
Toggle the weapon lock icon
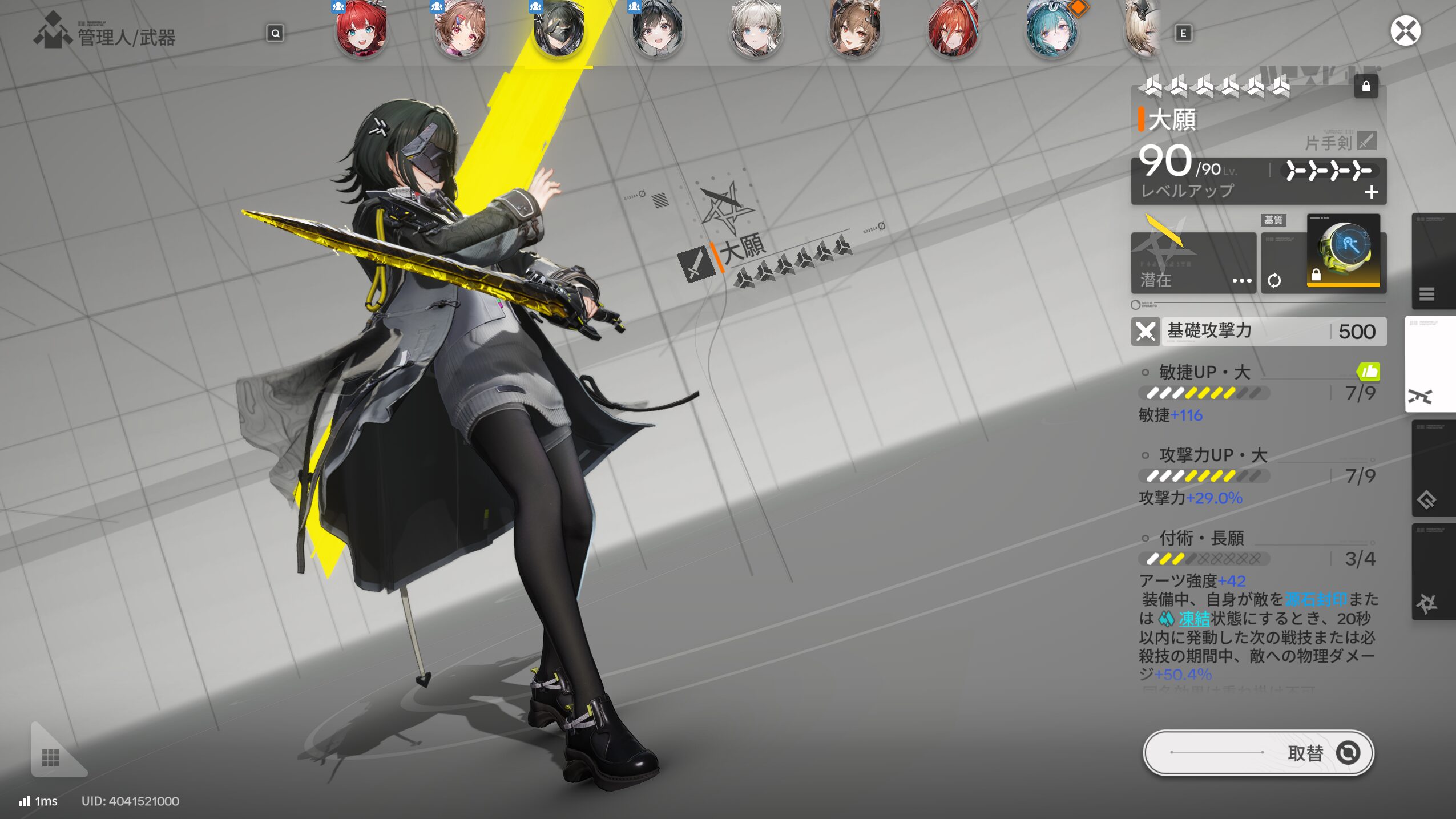point(1366,86)
